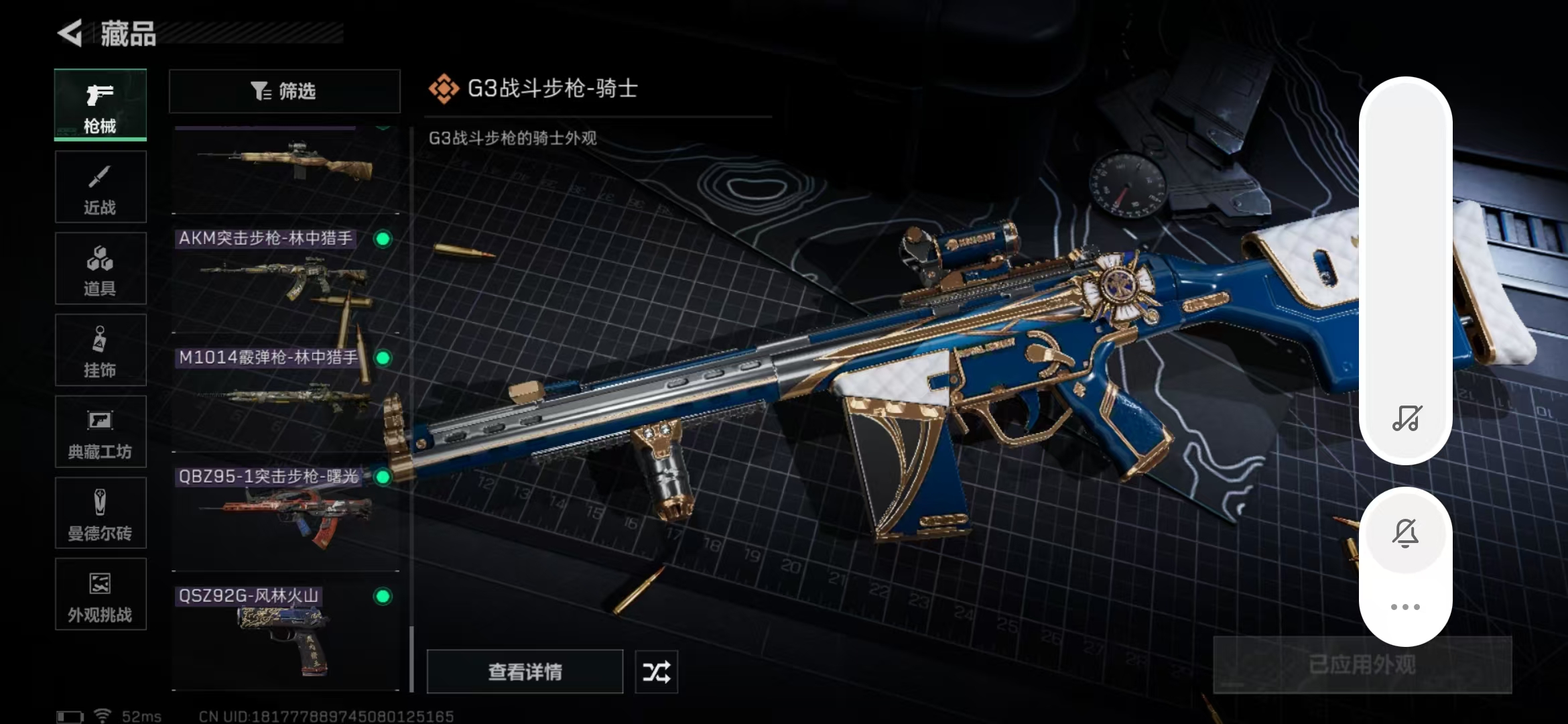Viewport: 1568px width, 724px height.
Task: Expand the floating three-dots menu
Action: coord(1406,605)
